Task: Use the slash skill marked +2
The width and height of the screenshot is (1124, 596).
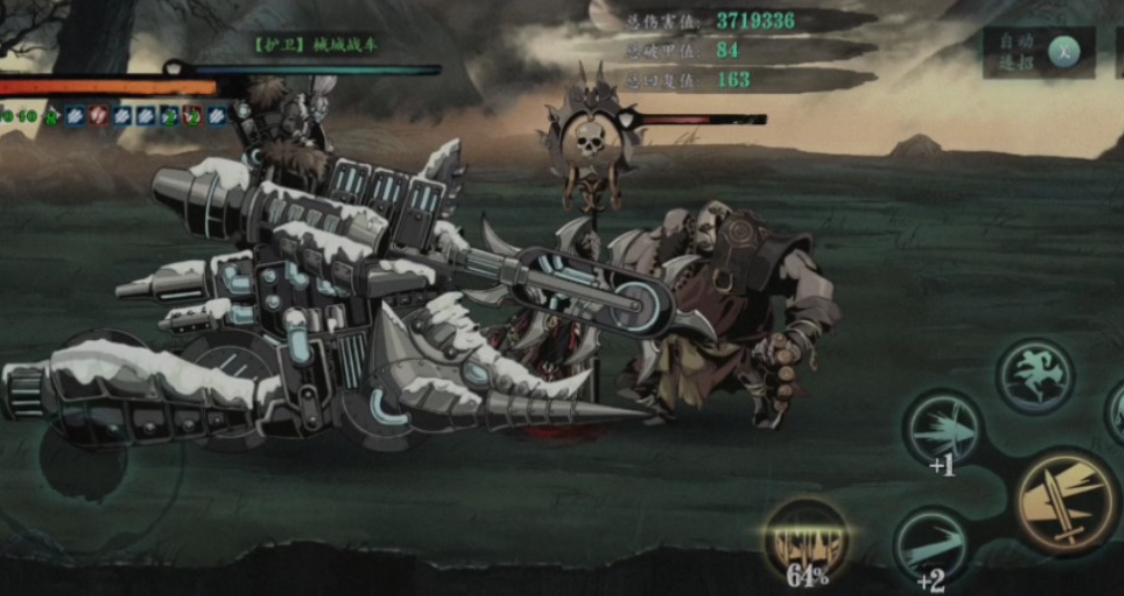Action: pyautogui.click(x=930, y=545)
